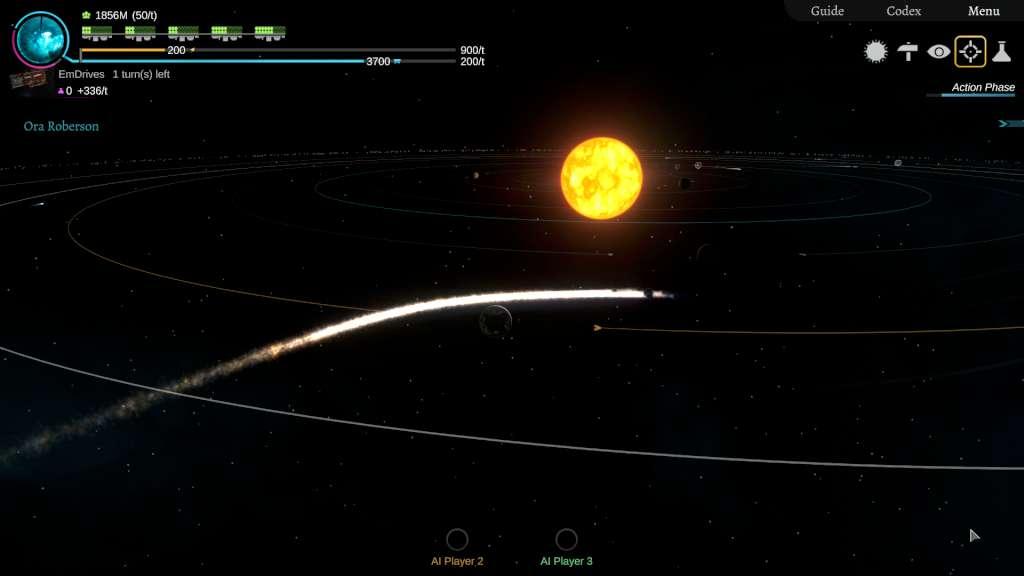Toggle the eye view icon

[x=939, y=52]
